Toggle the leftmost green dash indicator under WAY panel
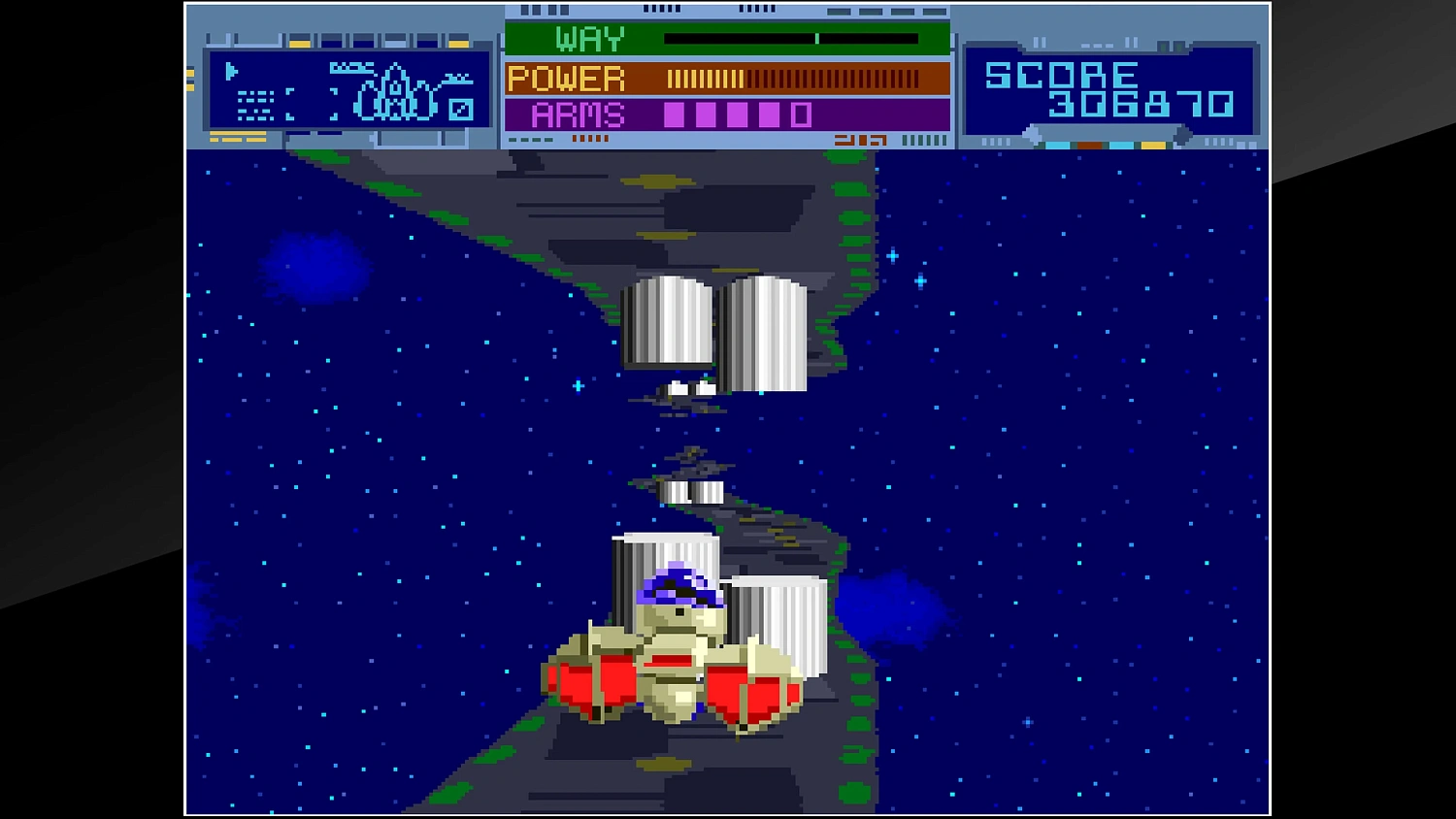 [512, 139]
